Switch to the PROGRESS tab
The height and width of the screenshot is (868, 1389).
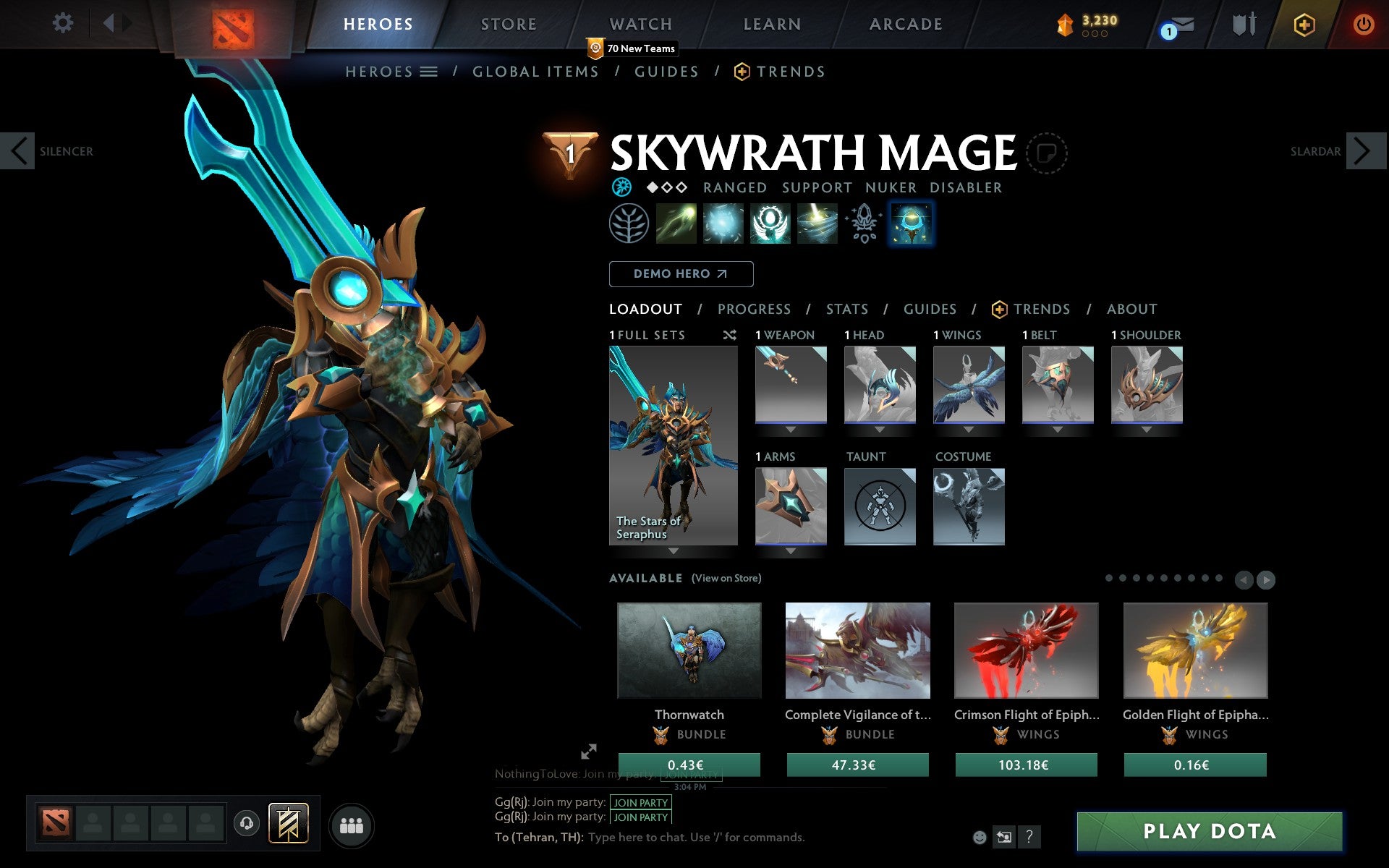[753, 309]
